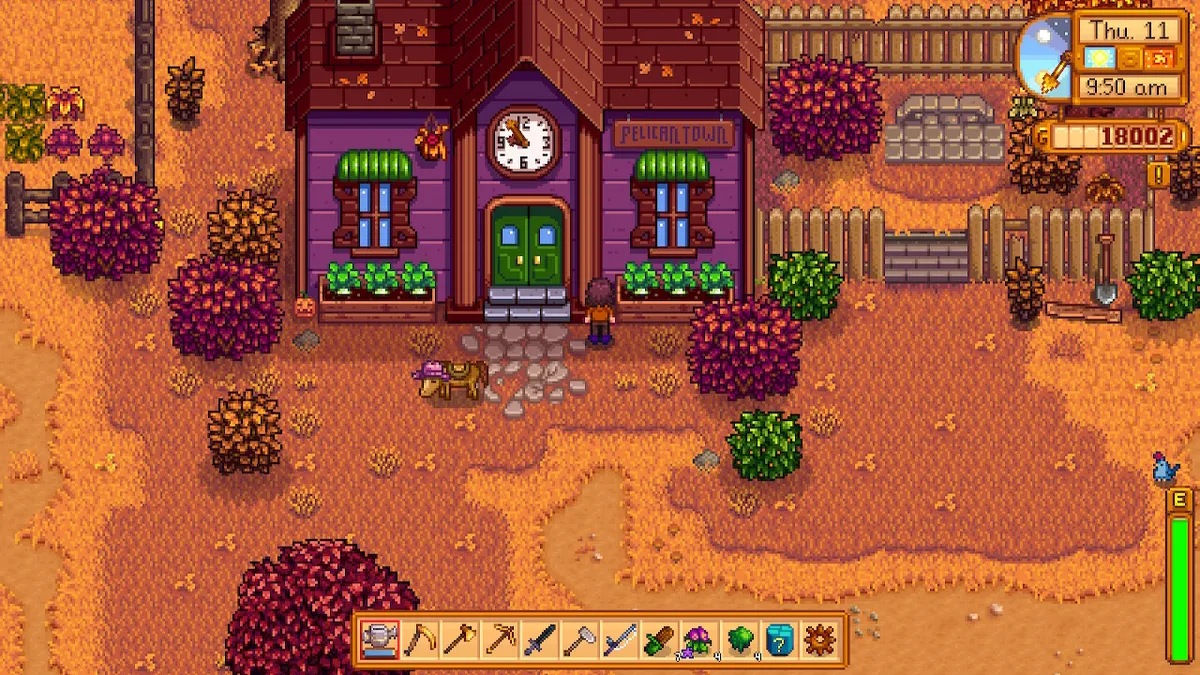Equip the golden scythe
The height and width of the screenshot is (675, 1200).
coord(419,638)
